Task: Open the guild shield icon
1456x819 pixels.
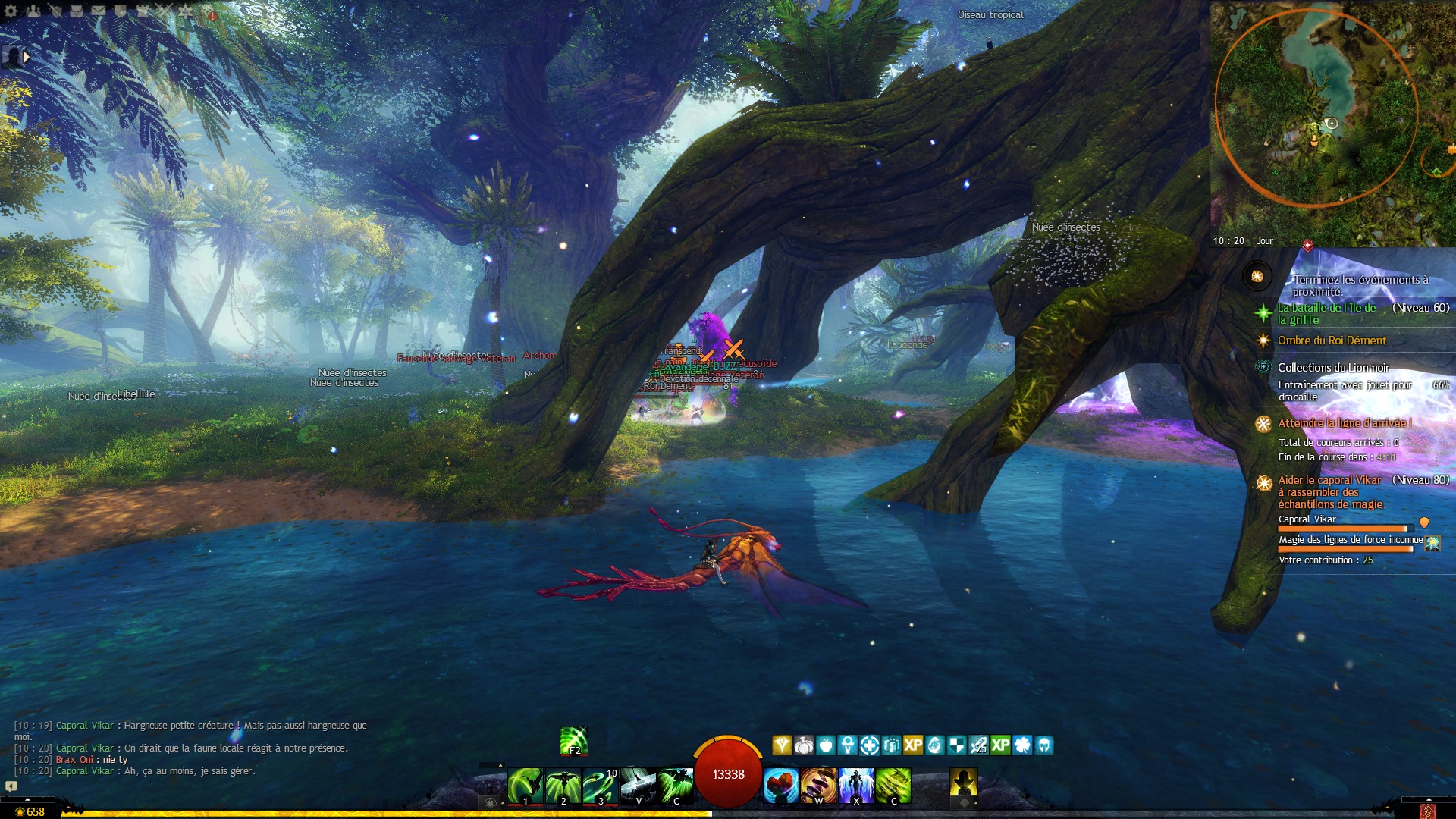Action: (120, 11)
